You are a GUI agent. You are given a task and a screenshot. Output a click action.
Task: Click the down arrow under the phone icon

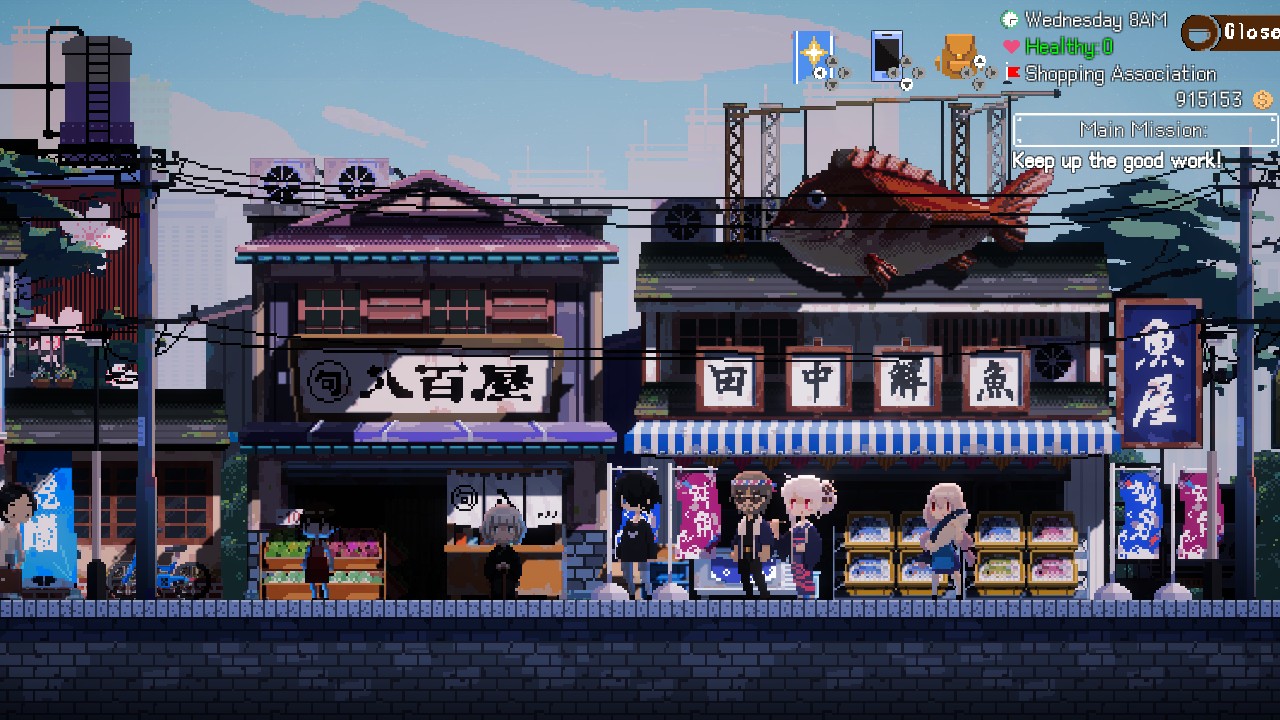[x=906, y=85]
